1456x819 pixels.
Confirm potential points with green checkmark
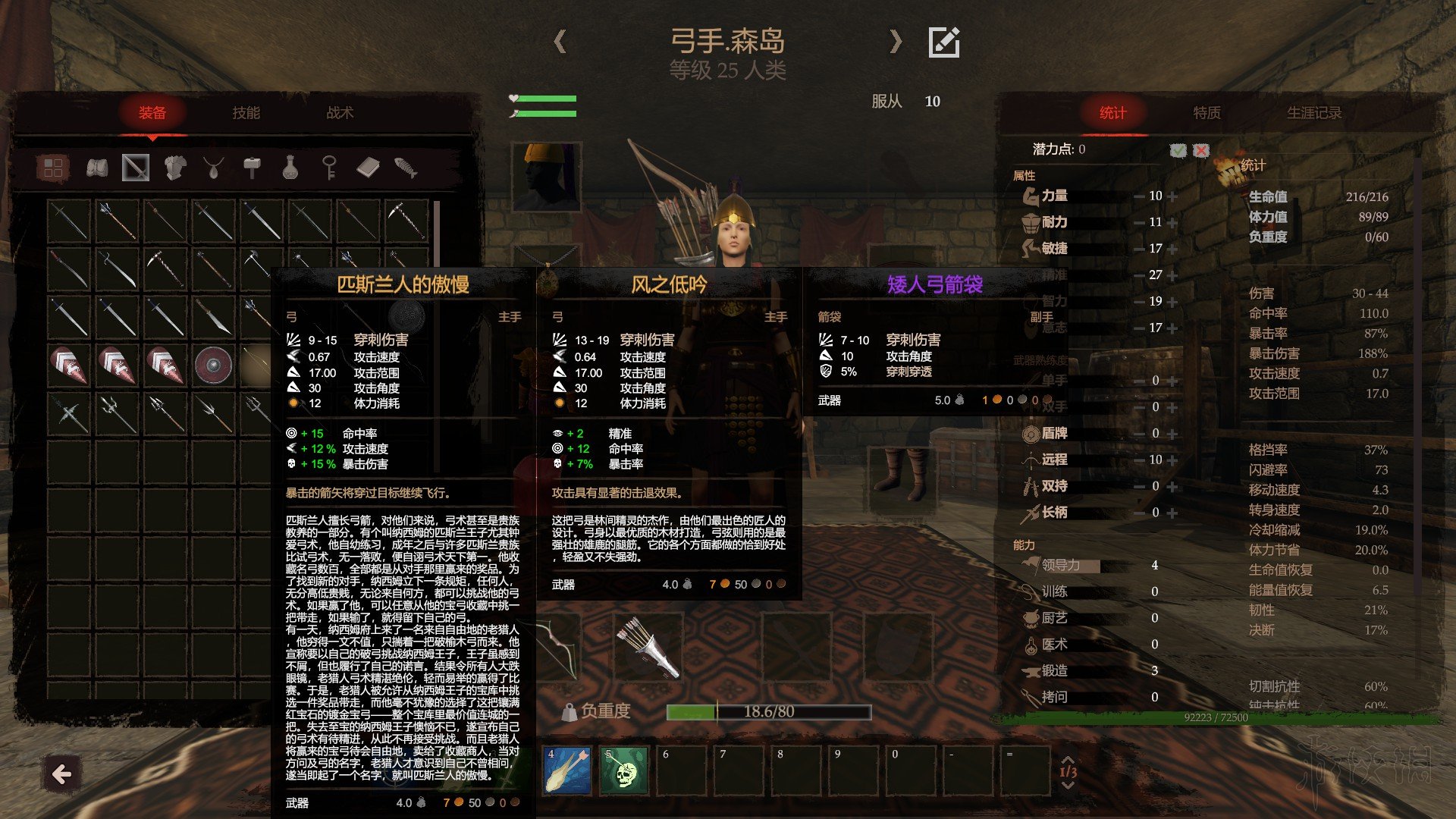point(1178,150)
